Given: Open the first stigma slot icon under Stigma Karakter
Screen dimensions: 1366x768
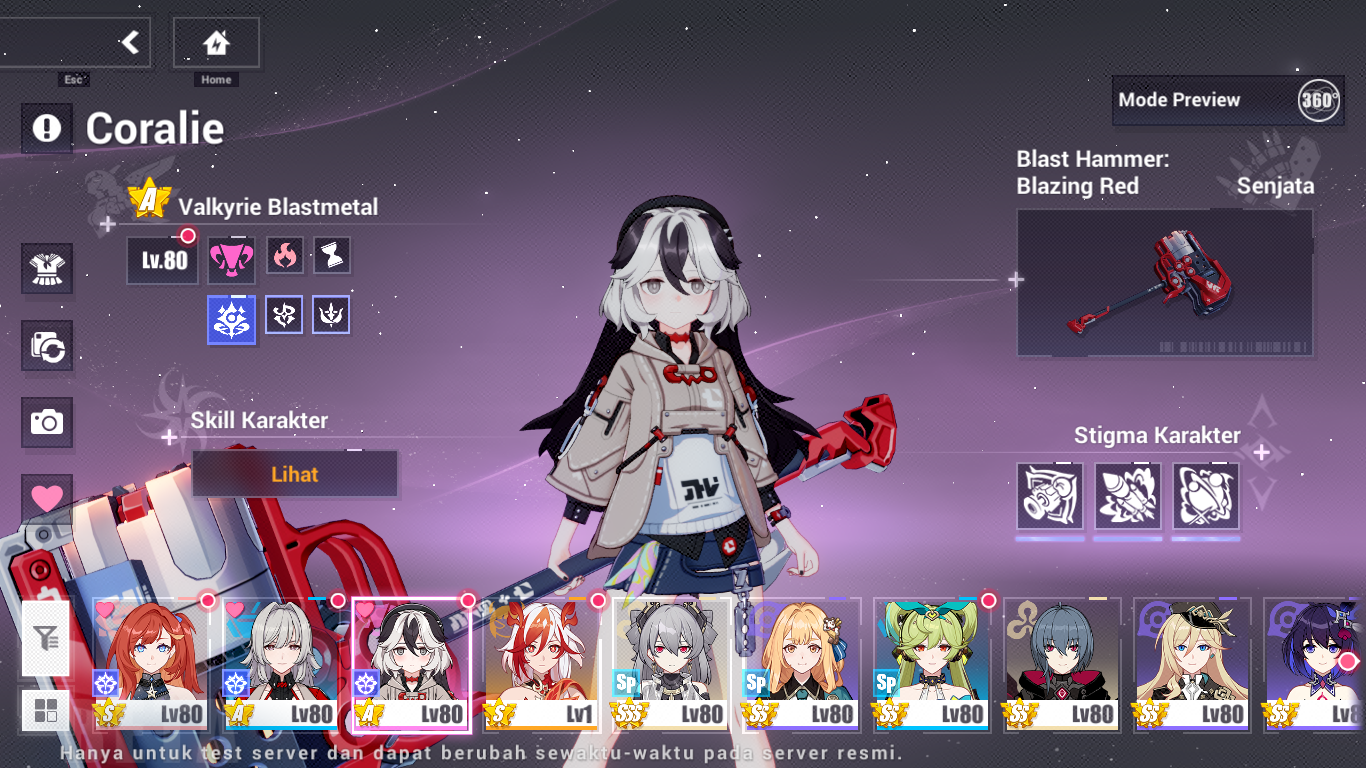Looking at the screenshot, I should pos(1049,498).
